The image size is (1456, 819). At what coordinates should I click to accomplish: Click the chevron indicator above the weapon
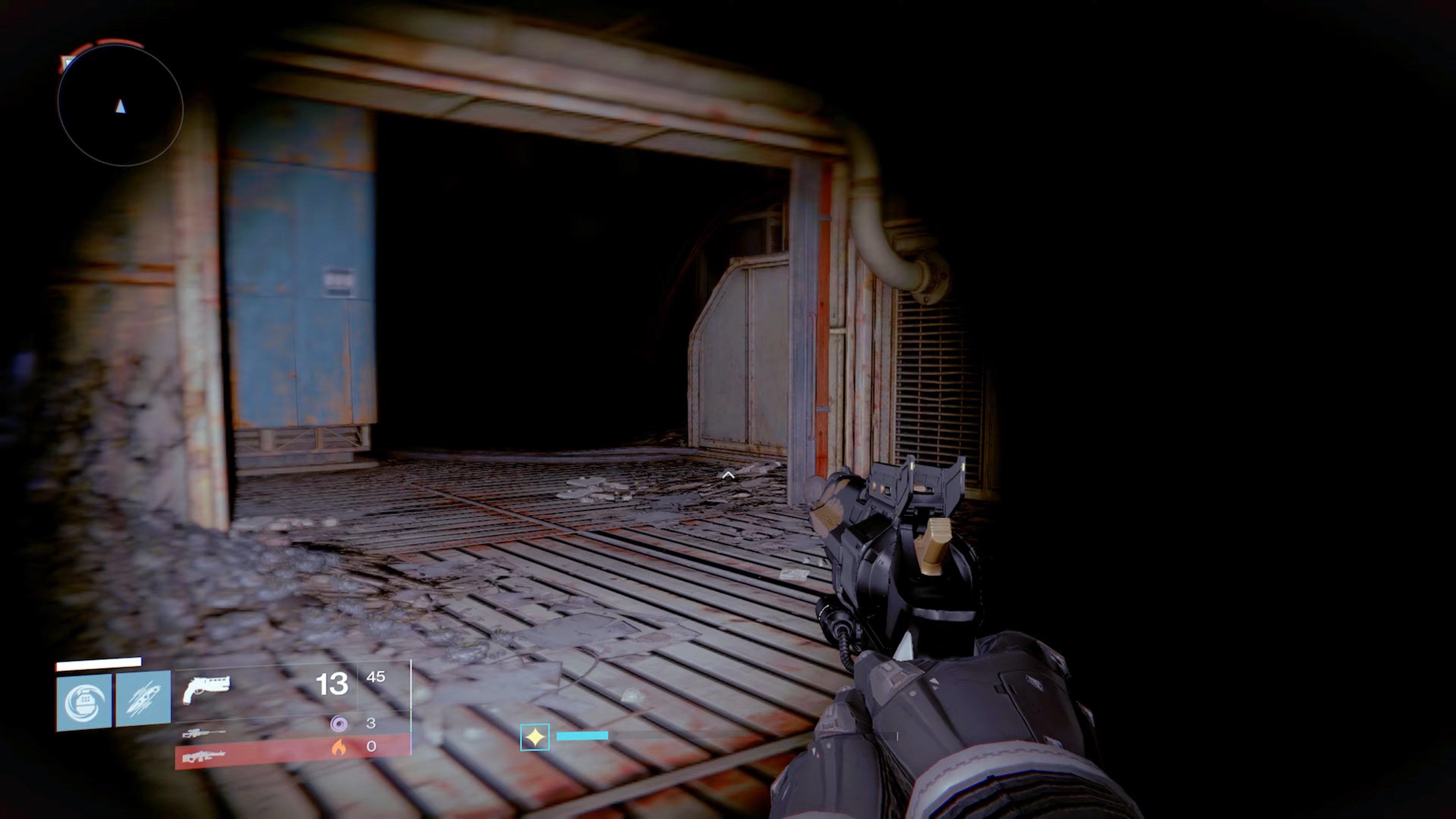coord(728,475)
